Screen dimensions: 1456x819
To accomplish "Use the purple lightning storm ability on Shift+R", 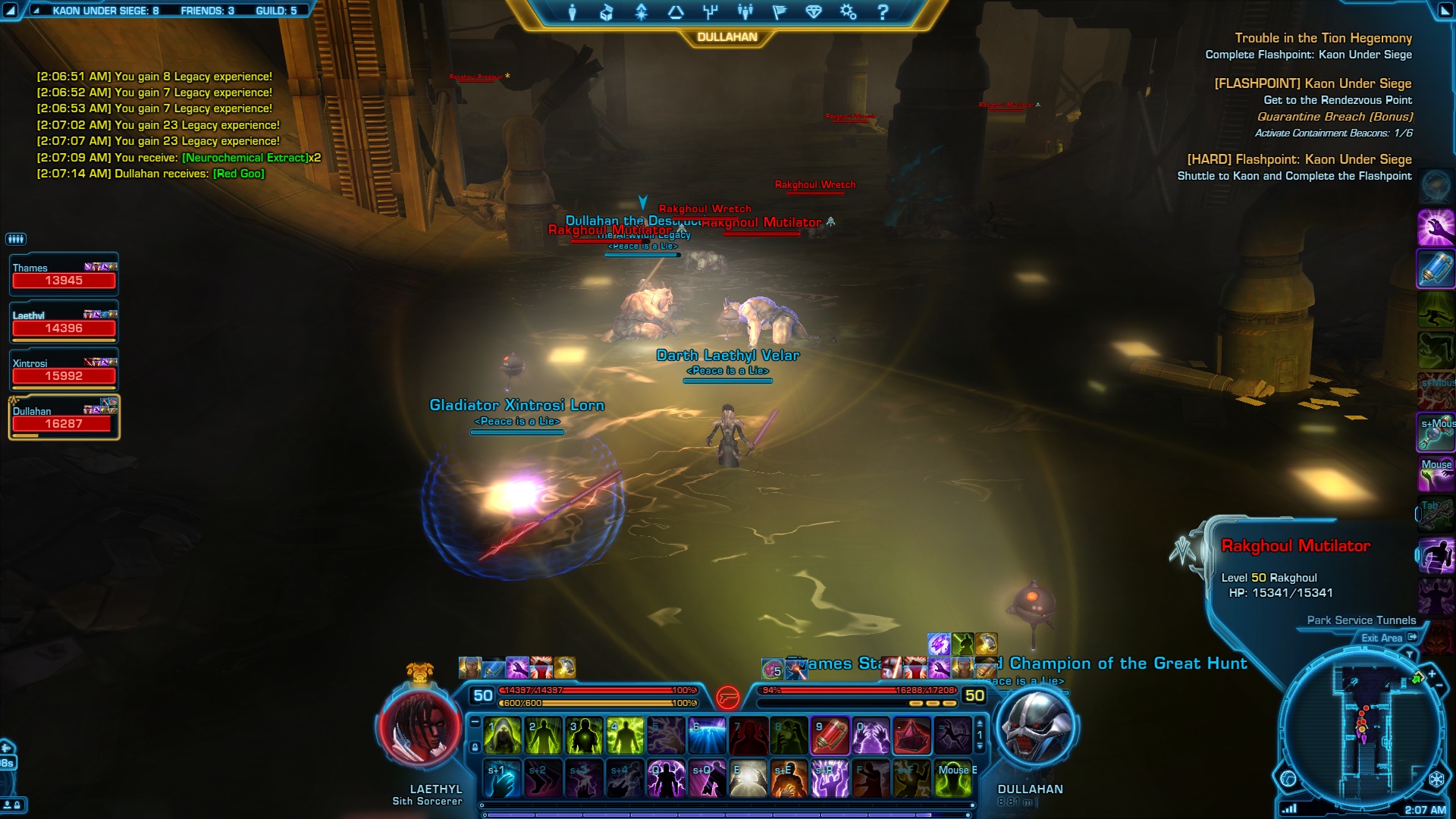I will tap(830, 779).
